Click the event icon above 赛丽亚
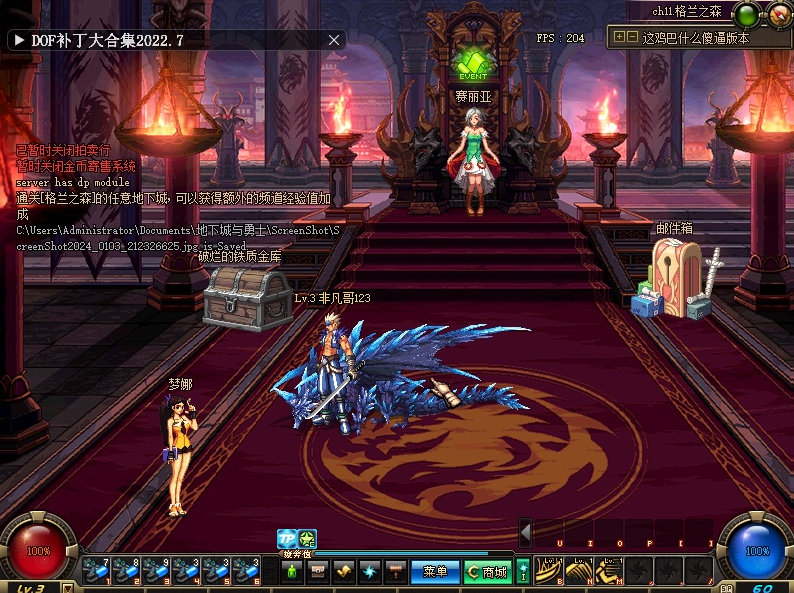The image size is (794, 593). [x=472, y=62]
